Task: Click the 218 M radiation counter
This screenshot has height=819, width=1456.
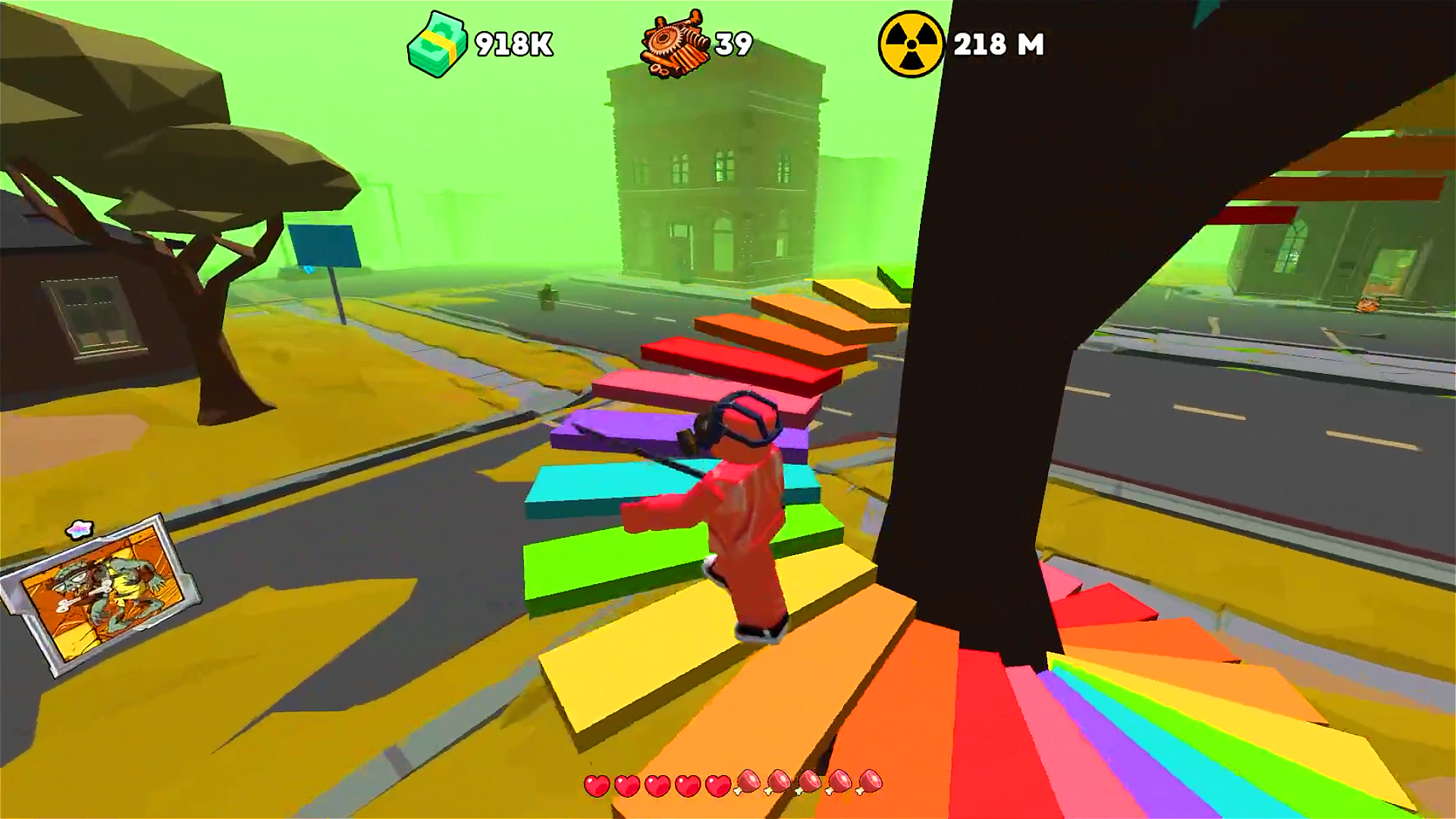Action: coord(997,45)
